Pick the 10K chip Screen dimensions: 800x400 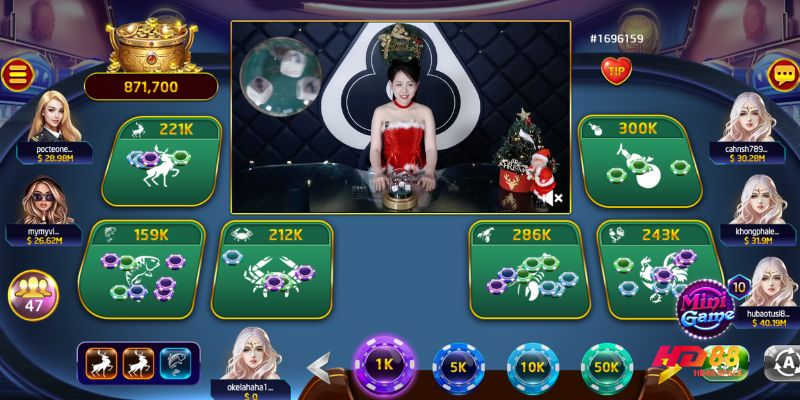coord(533,366)
